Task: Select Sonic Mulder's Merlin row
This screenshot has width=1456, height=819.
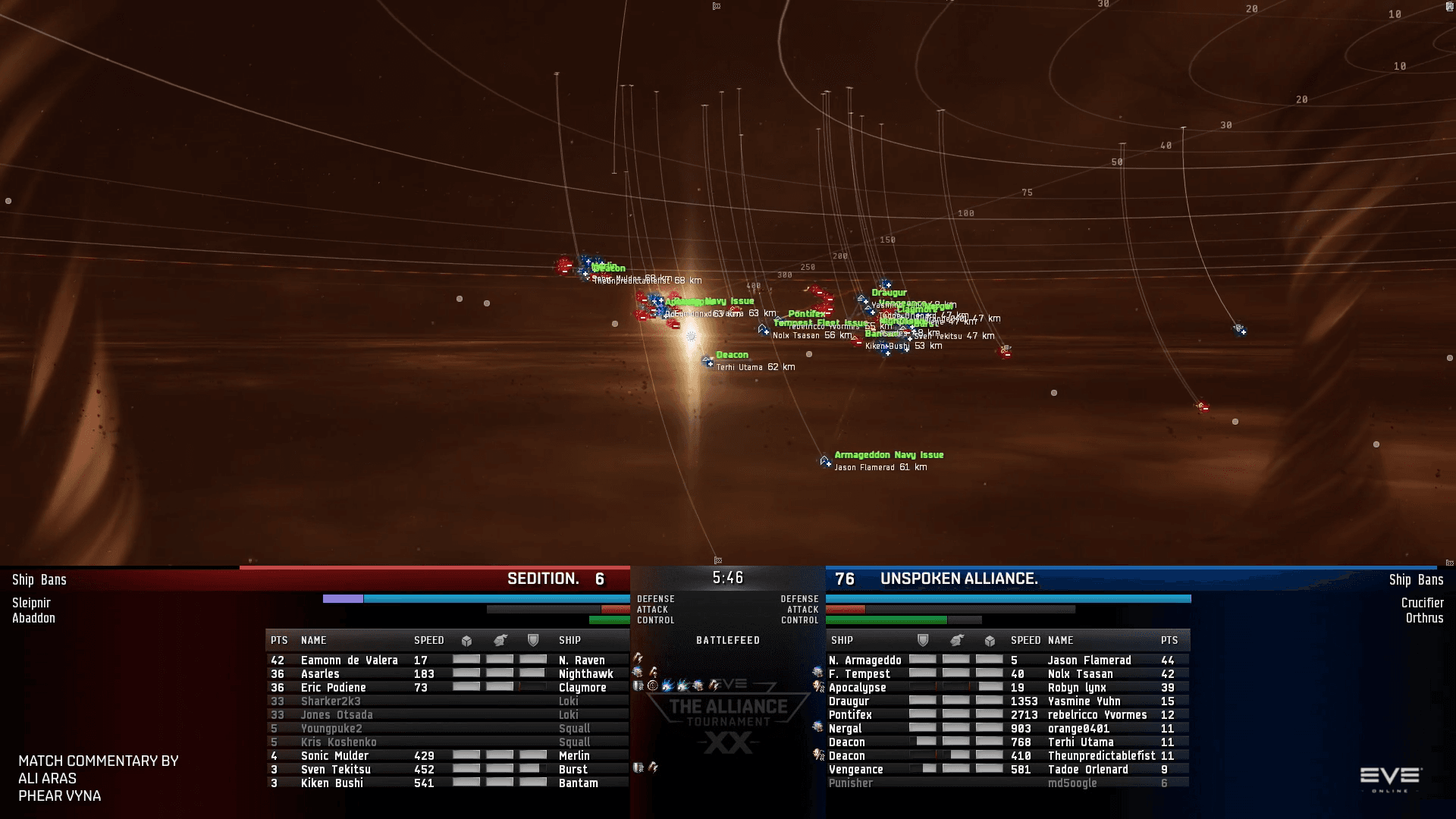Action: click(x=447, y=756)
